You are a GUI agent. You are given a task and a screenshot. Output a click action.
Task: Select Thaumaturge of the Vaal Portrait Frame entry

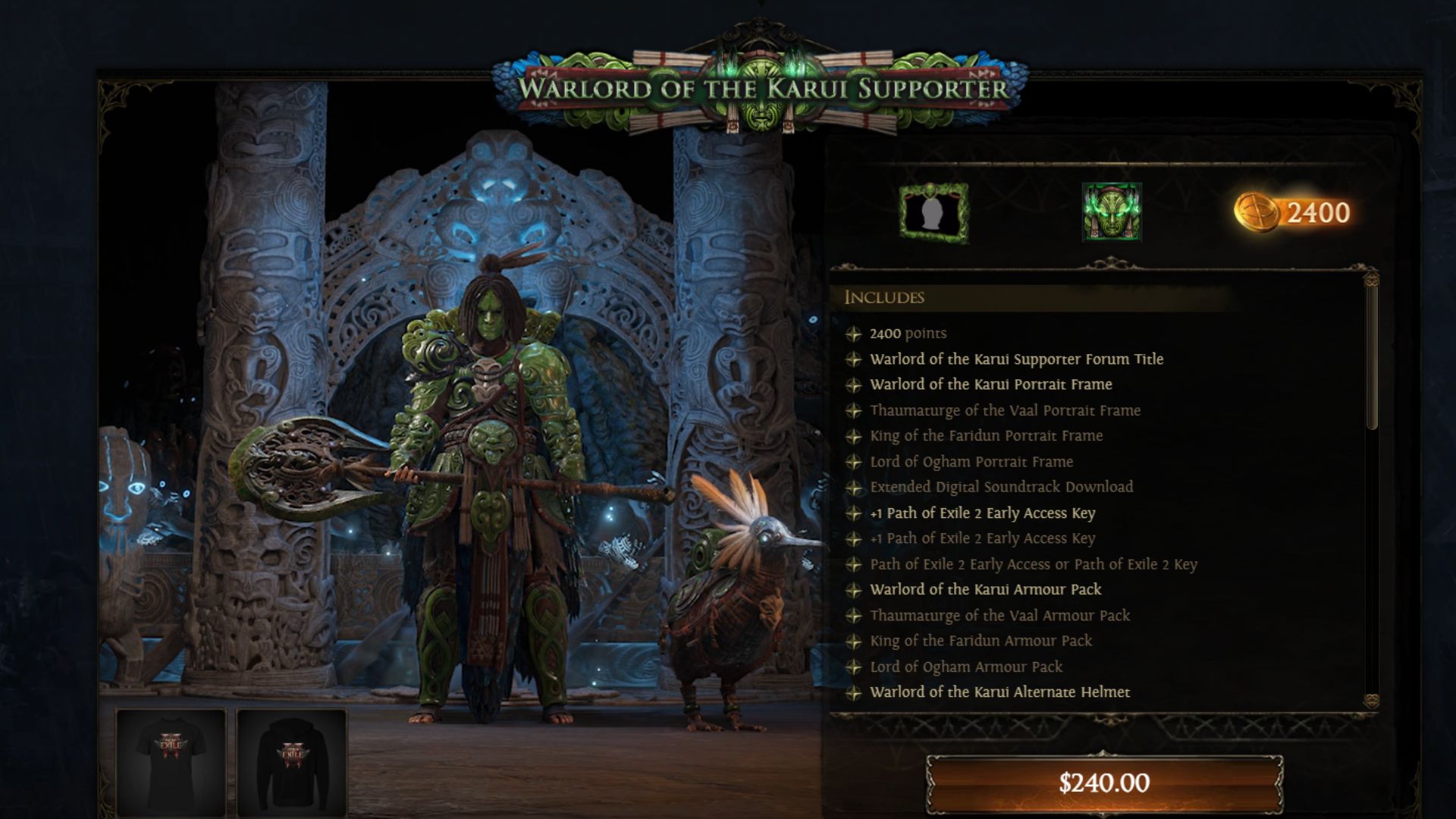click(x=1005, y=410)
